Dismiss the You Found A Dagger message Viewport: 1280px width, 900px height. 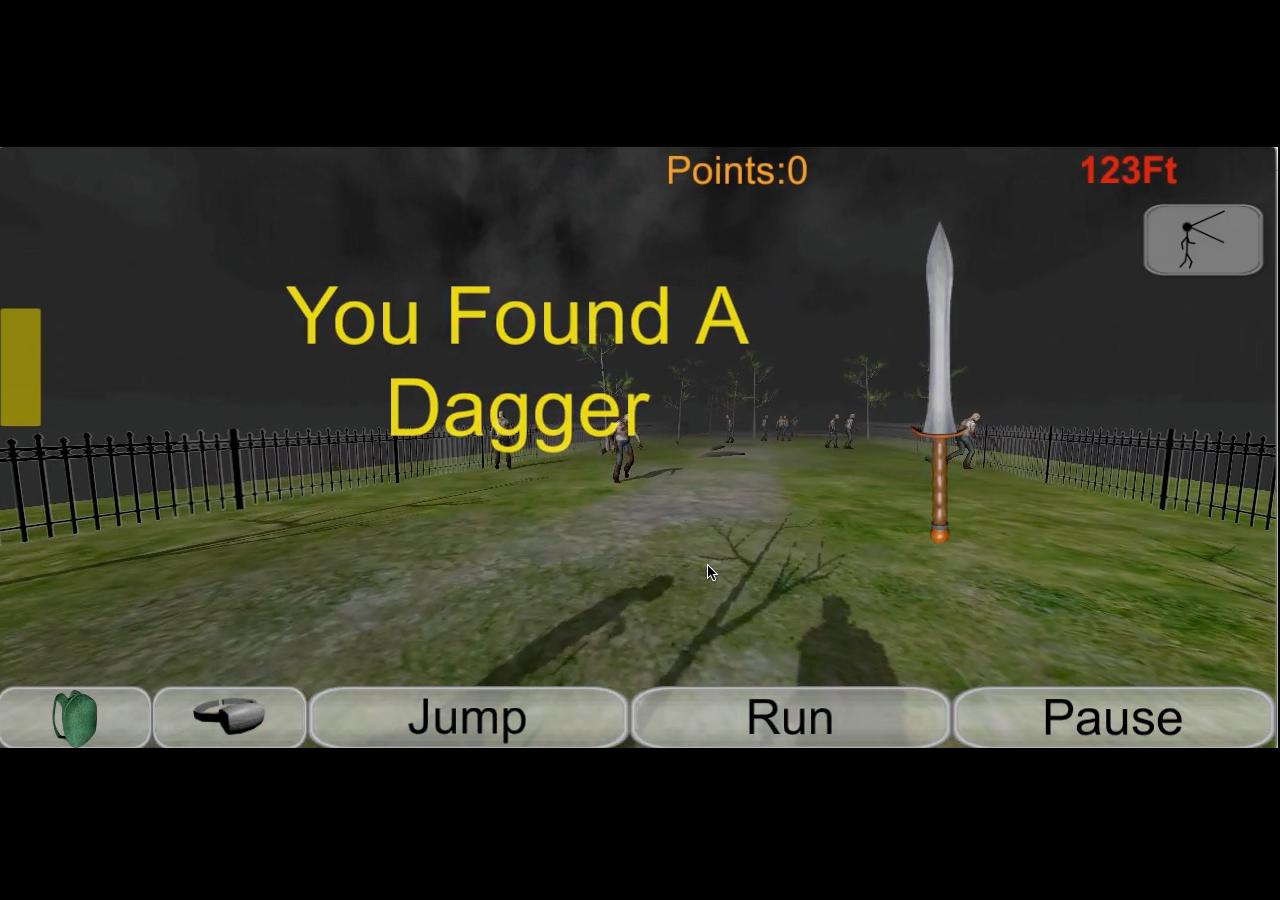(516, 362)
